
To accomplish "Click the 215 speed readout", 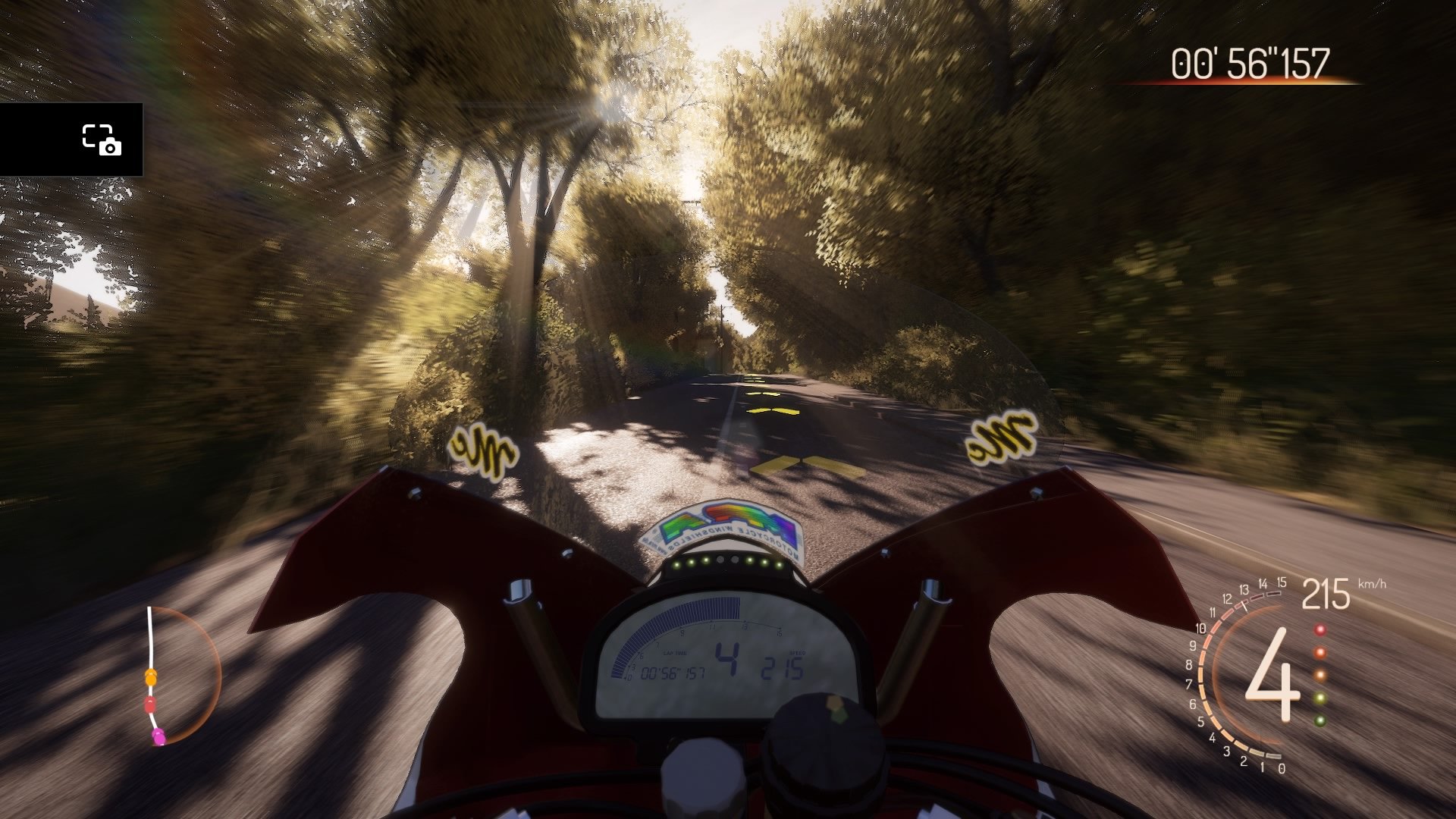I will 1327,595.
